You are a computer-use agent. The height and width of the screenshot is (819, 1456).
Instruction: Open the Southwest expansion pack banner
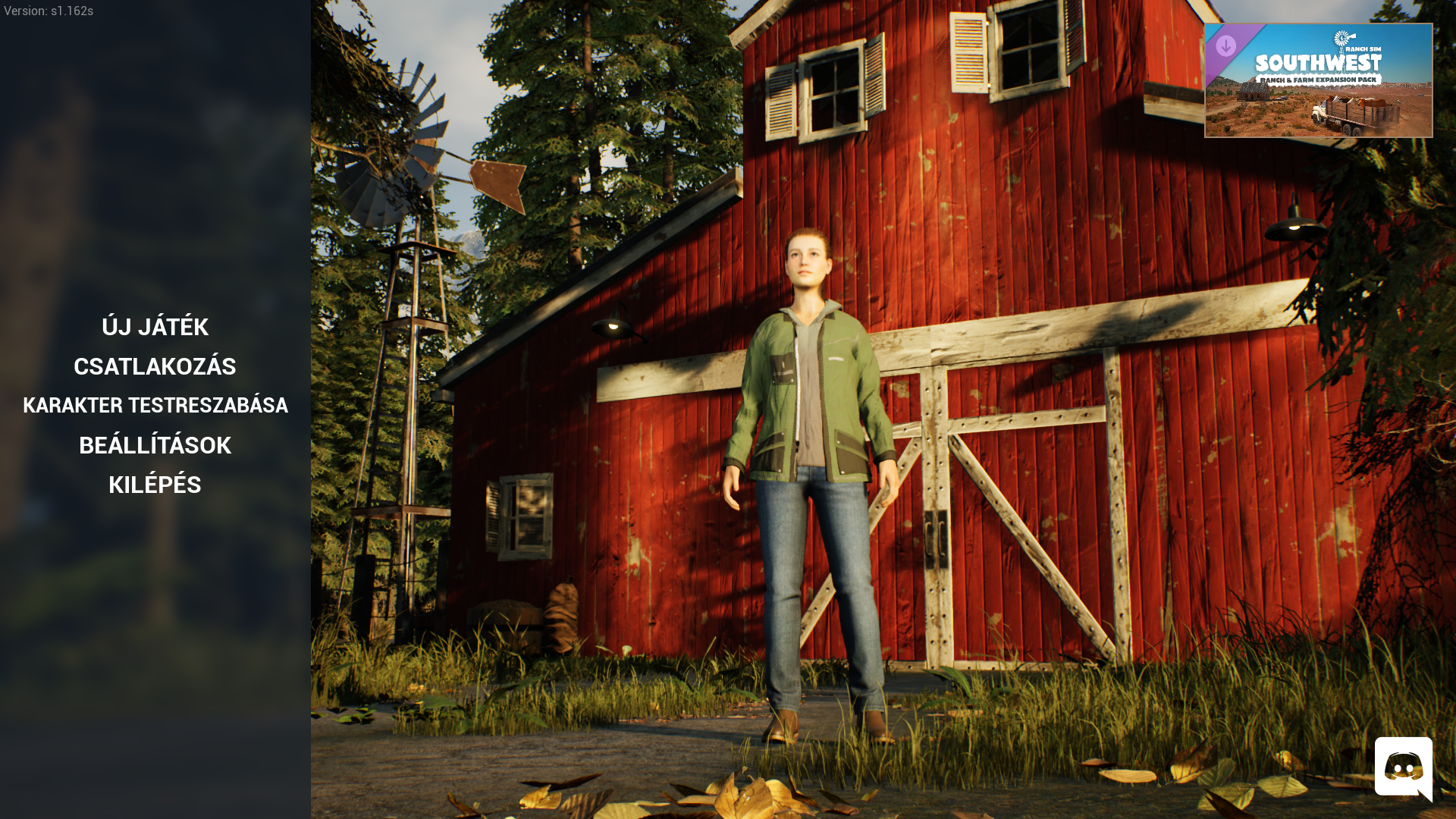pos(1318,80)
